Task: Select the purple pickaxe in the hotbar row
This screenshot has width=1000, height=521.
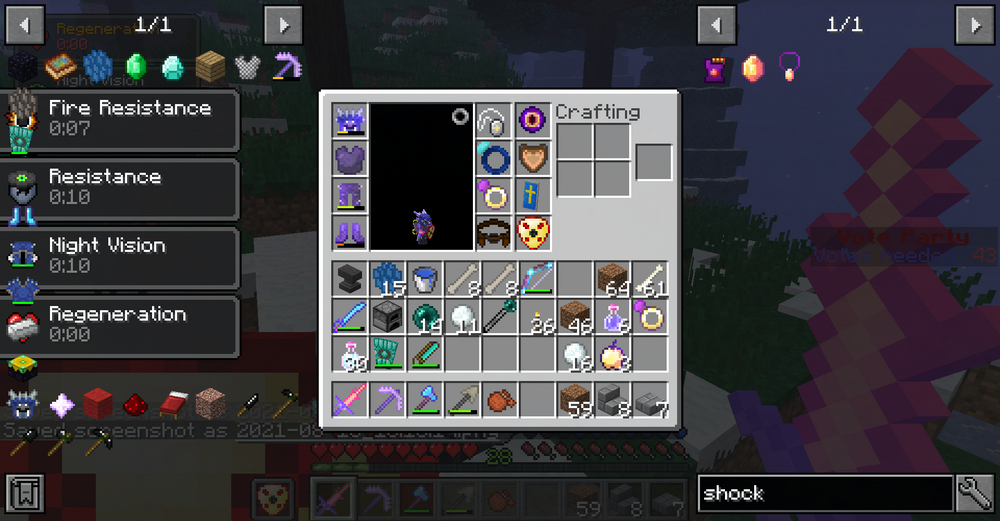Action: [387, 400]
